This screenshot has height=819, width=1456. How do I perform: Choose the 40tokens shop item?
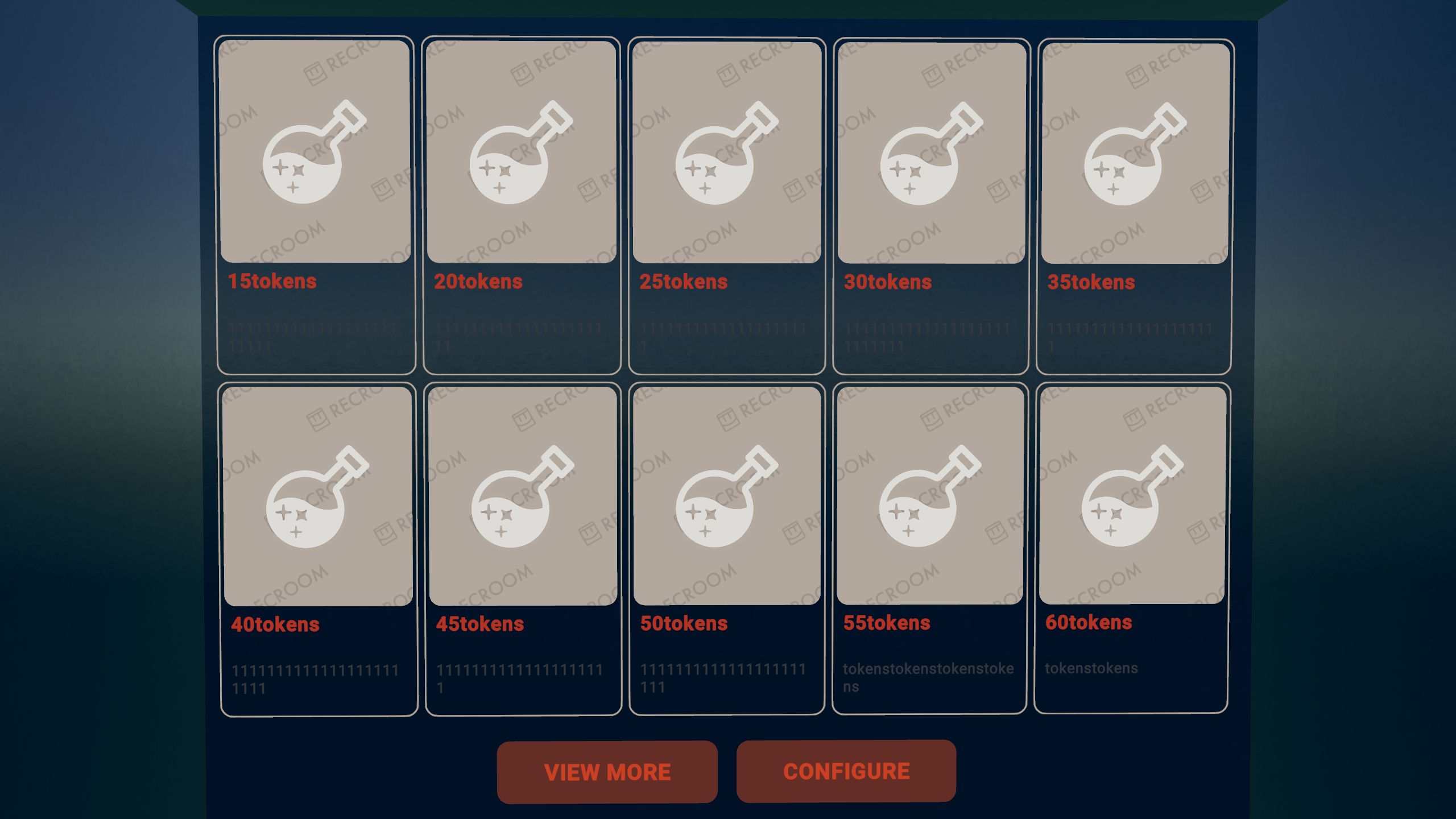318,549
